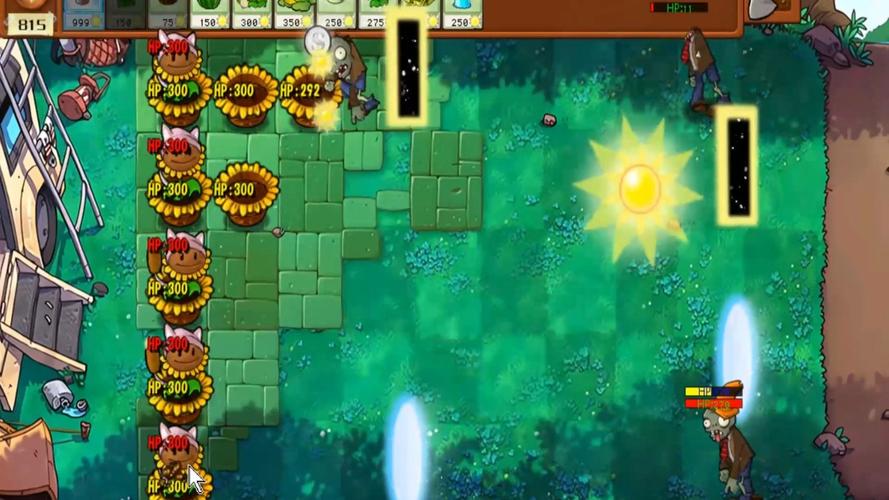Select the 350-sun seed packet
The image size is (889, 500).
293,13
